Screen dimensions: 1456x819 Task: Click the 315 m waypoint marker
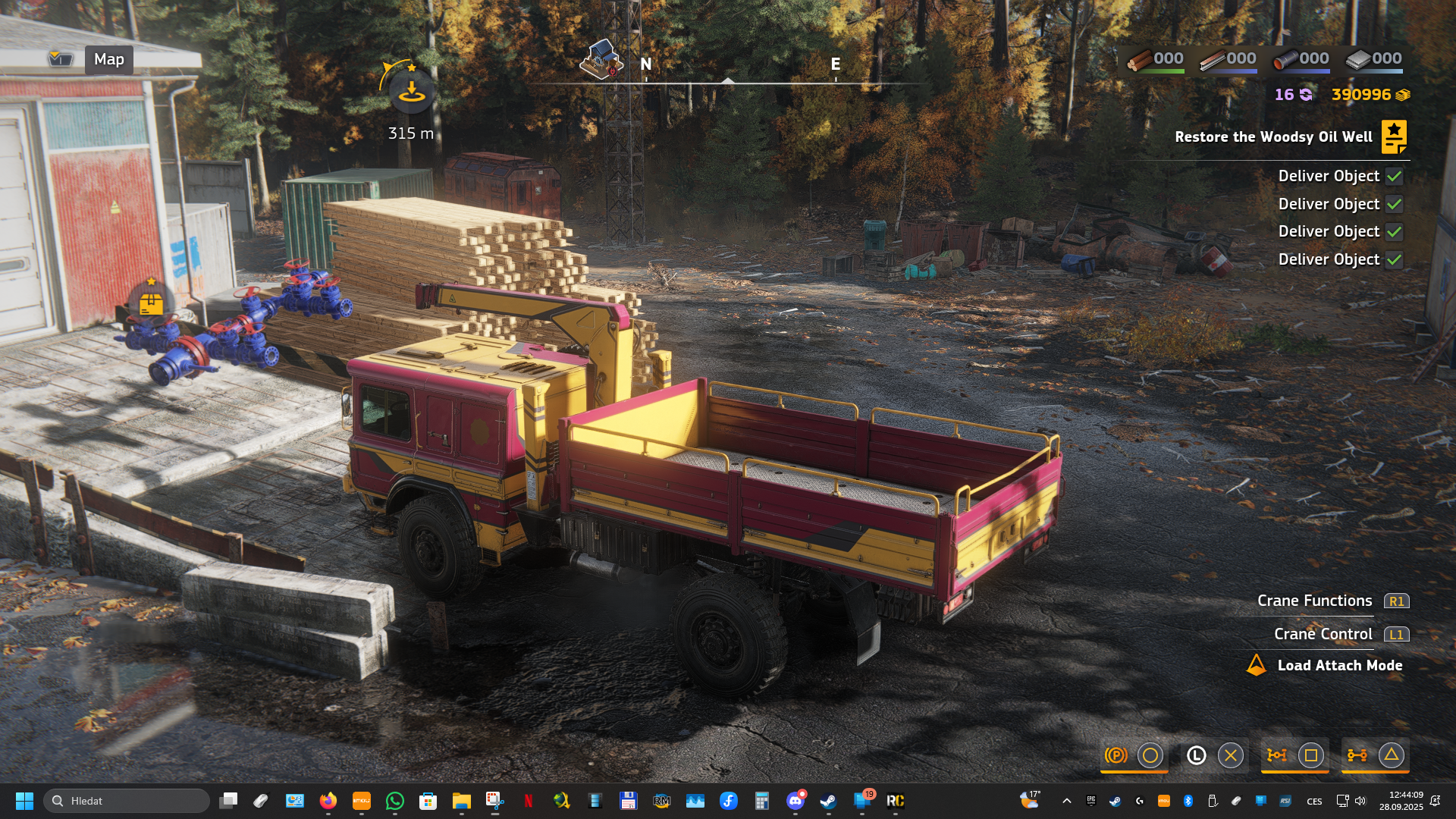coord(411,92)
